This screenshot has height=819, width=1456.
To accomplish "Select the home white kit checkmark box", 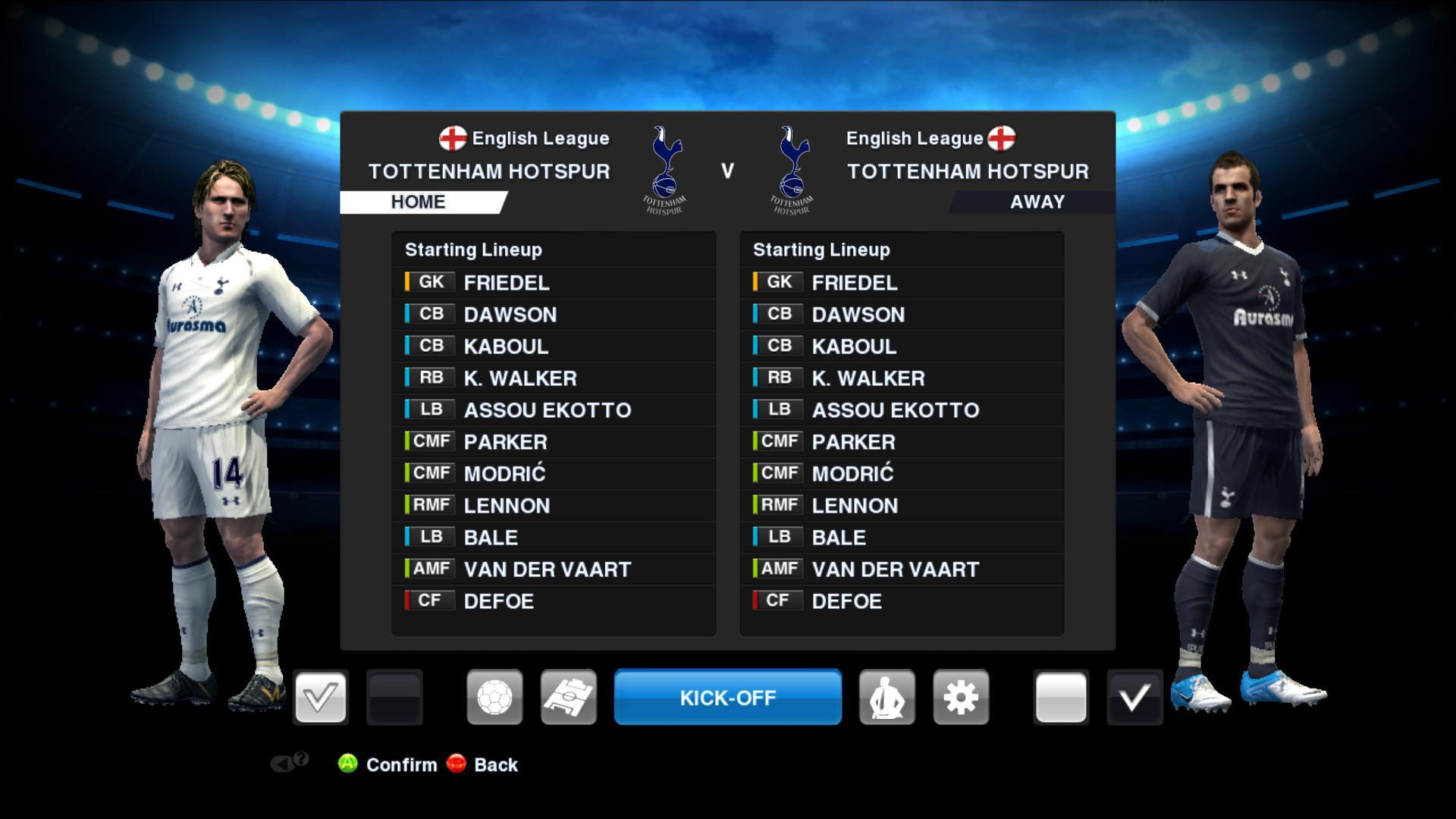I will (x=320, y=697).
